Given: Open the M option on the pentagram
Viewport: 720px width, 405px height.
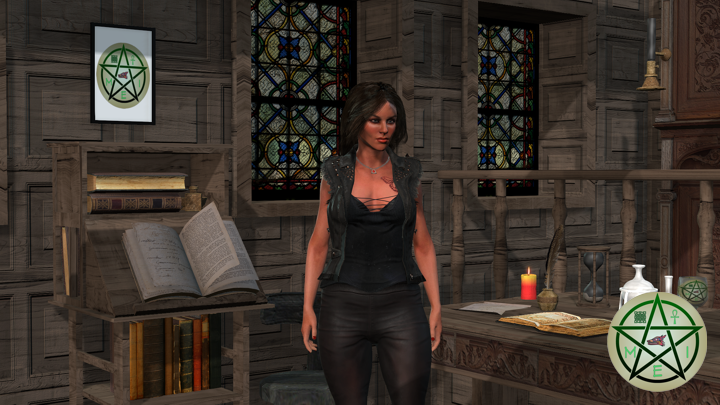Looking at the screenshot, I should [x=628, y=350].
